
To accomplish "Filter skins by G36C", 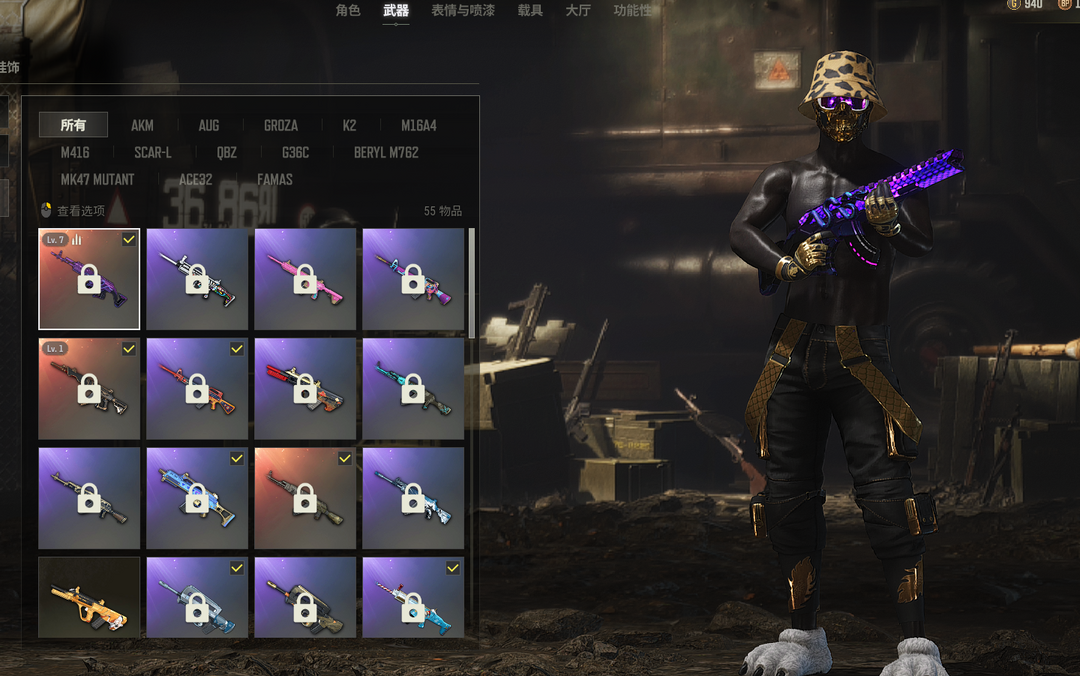I will [295, 152].
